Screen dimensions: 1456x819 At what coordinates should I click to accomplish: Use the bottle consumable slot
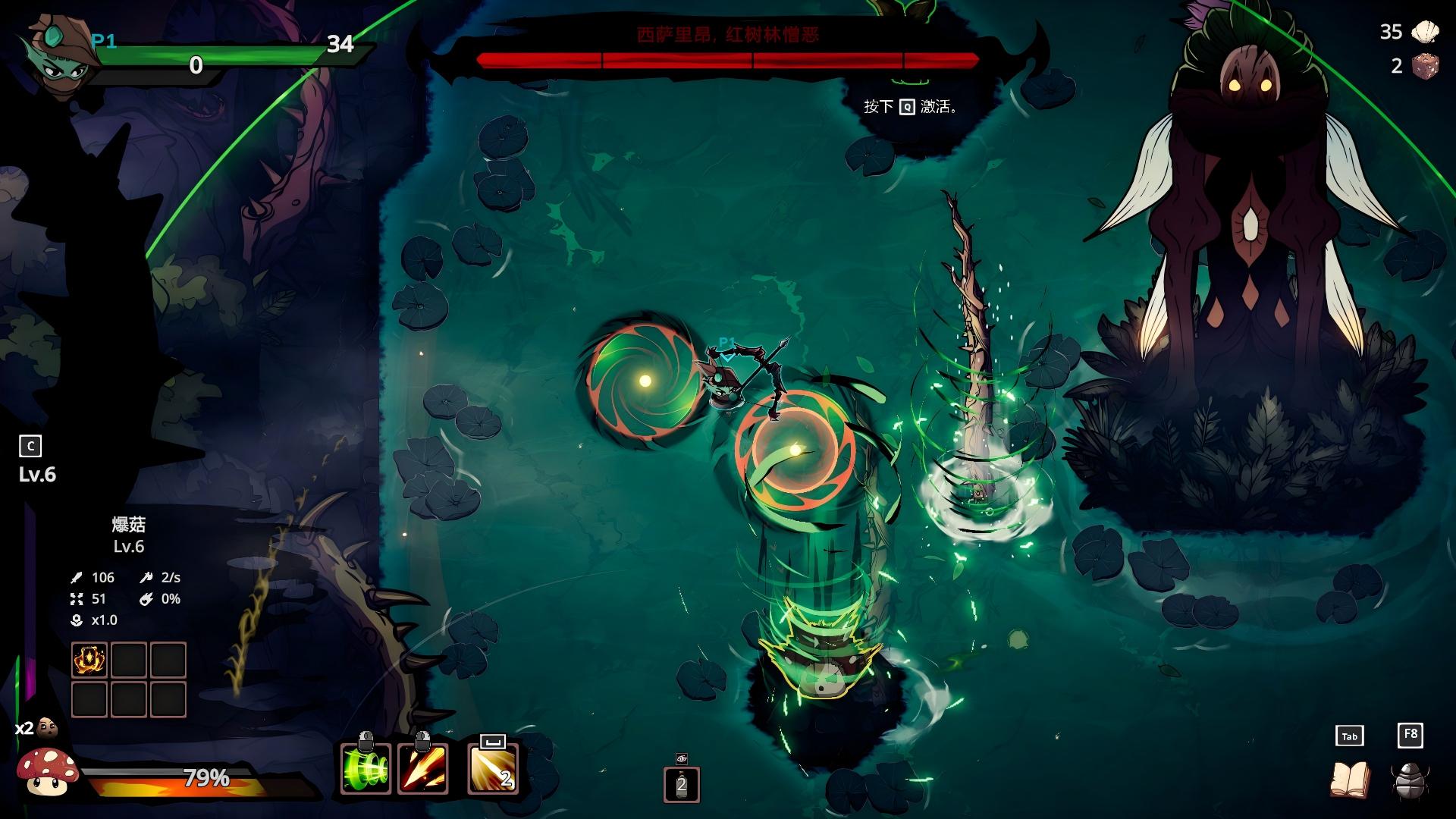[681, 784]
